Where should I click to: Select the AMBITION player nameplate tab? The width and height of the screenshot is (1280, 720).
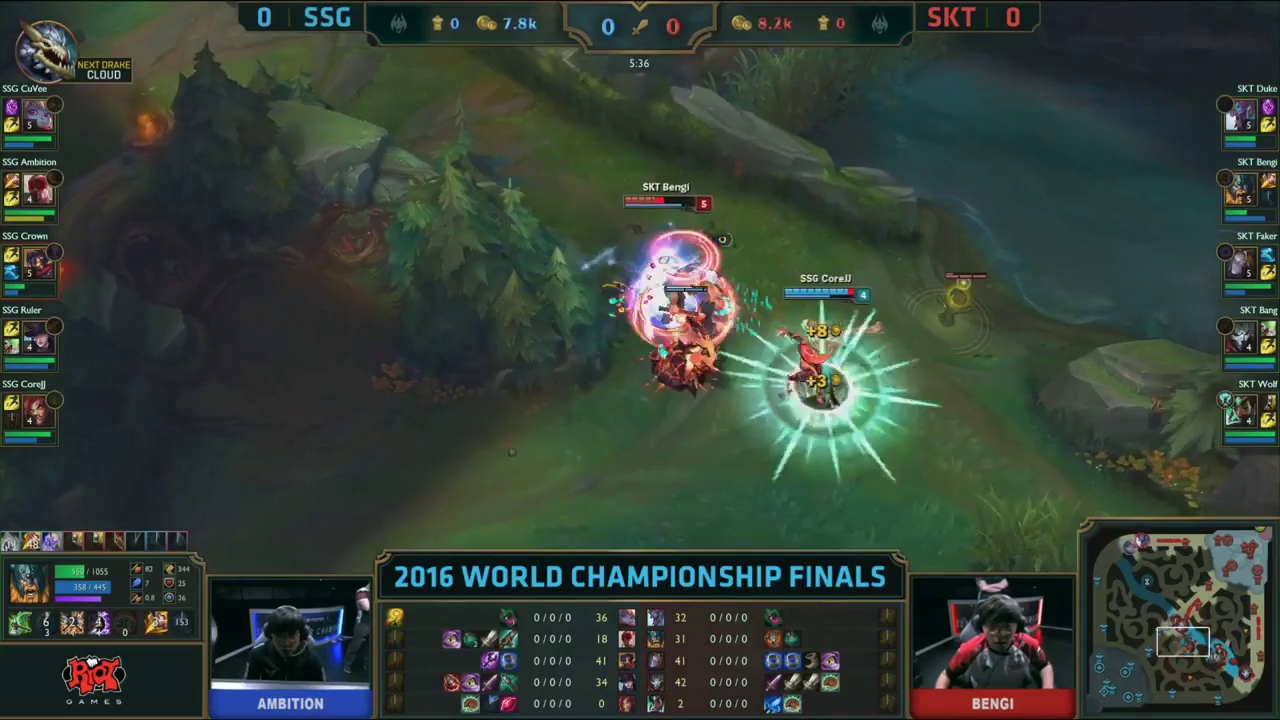[290, 703]
